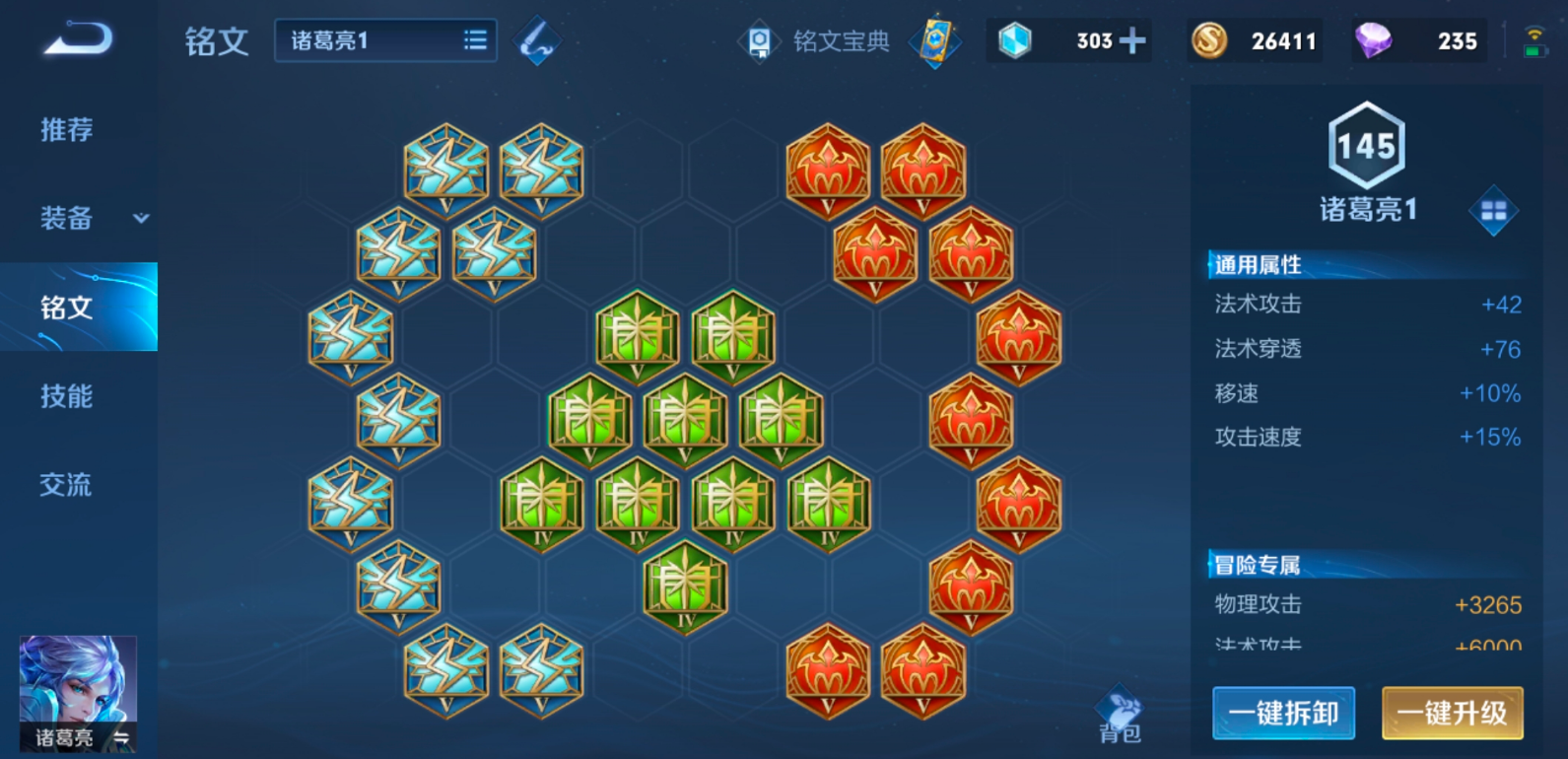Switch to the 推荐 tab
The image size is (1568, 759).
click(67, 129)
